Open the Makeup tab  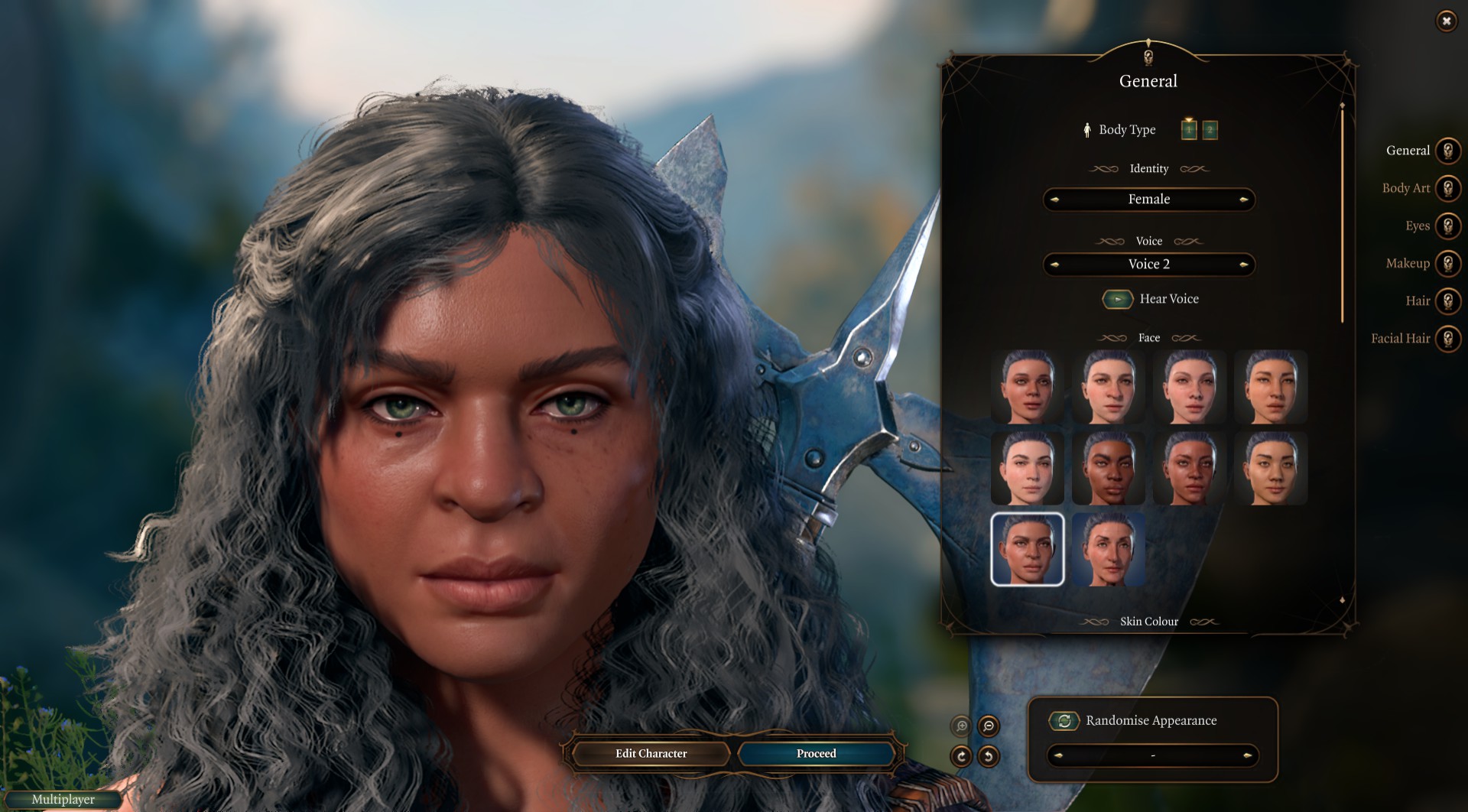click(x=1447, y=263)
